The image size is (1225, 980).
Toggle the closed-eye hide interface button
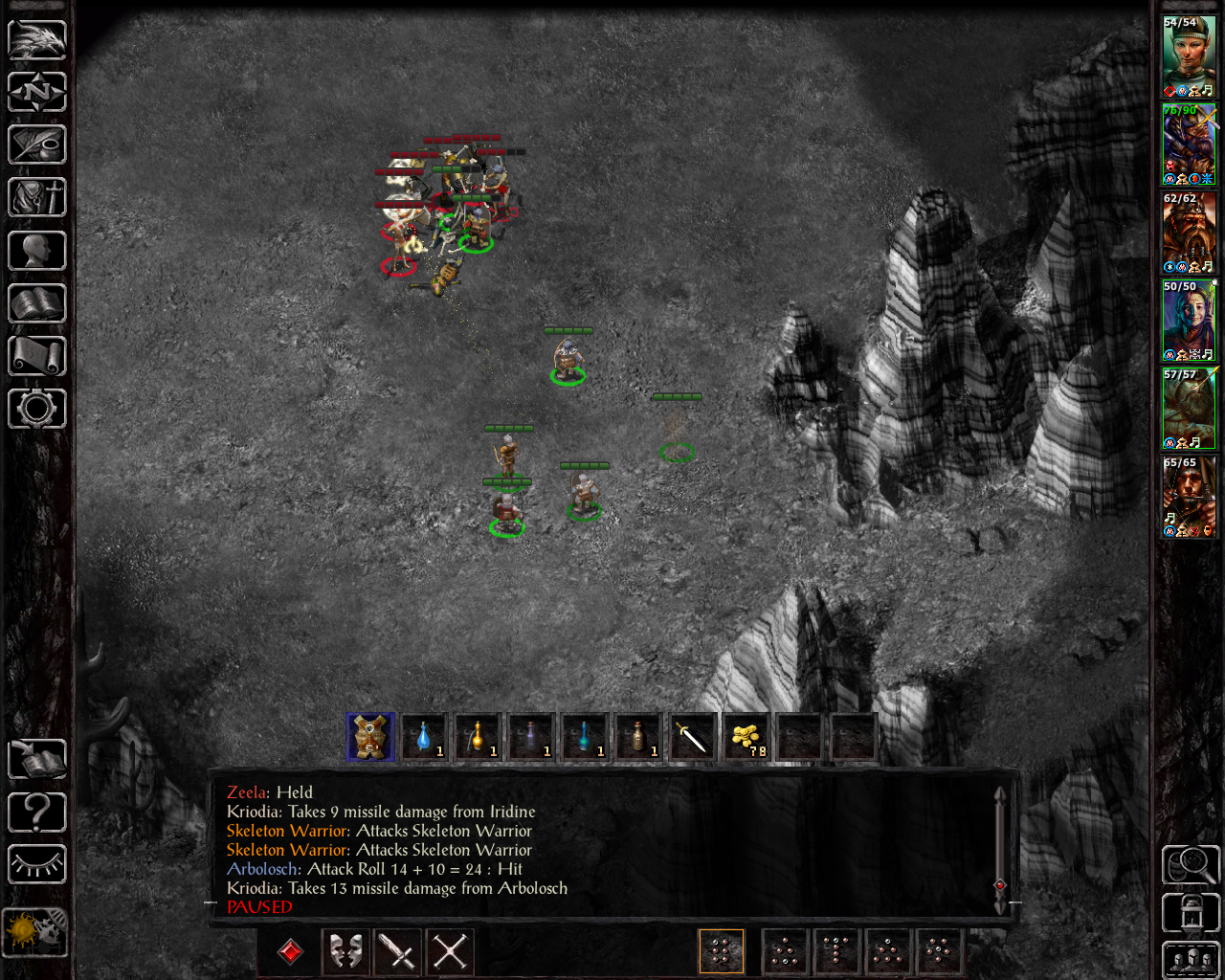click(x=37, y=864)
